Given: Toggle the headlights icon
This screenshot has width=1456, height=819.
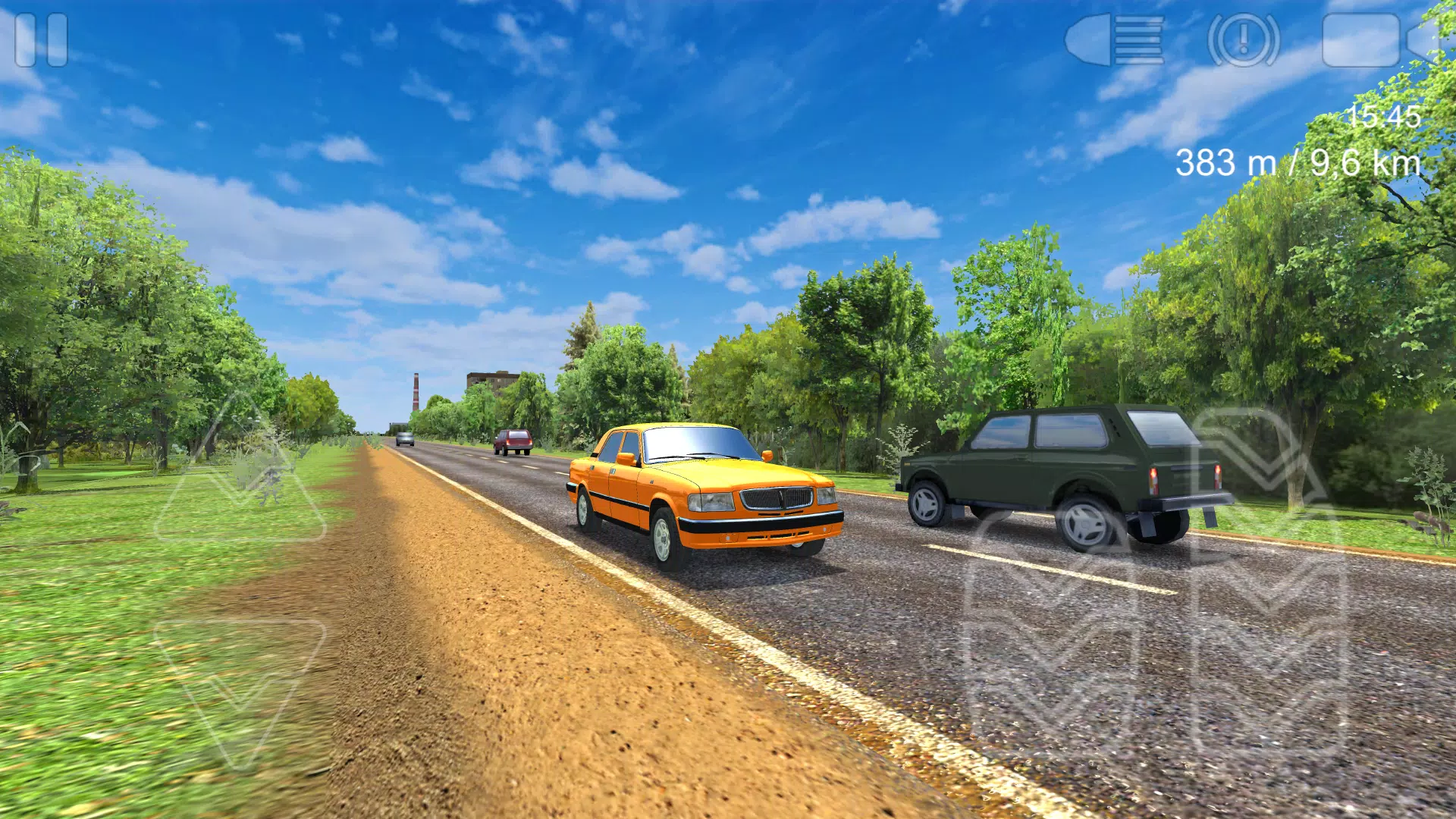Looking at the screenshot, I should pyautogui.click(x=1114, y=39).
